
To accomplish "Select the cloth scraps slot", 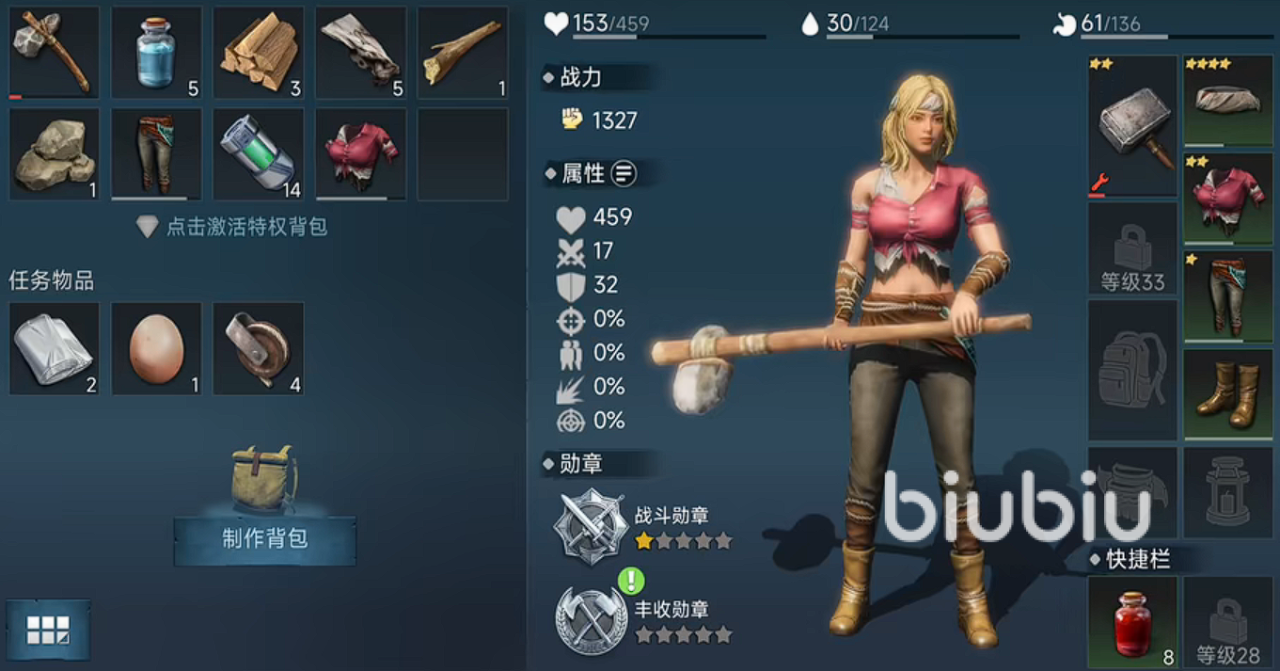I will (x=360, y=52).
